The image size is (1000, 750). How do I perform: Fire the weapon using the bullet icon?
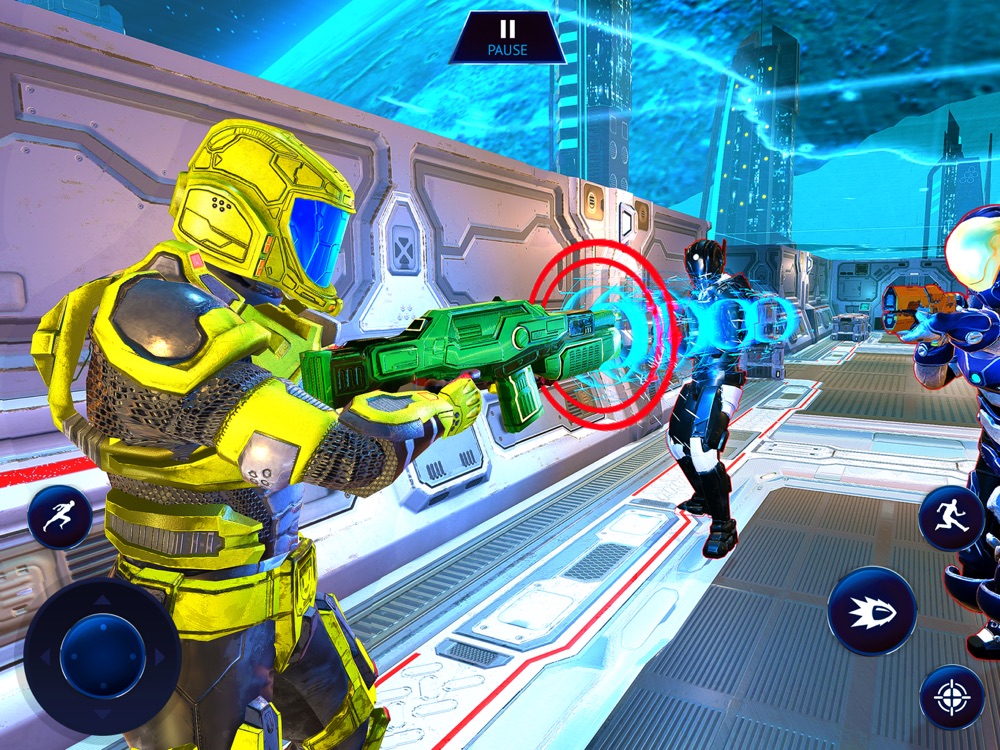coord(871,610)
